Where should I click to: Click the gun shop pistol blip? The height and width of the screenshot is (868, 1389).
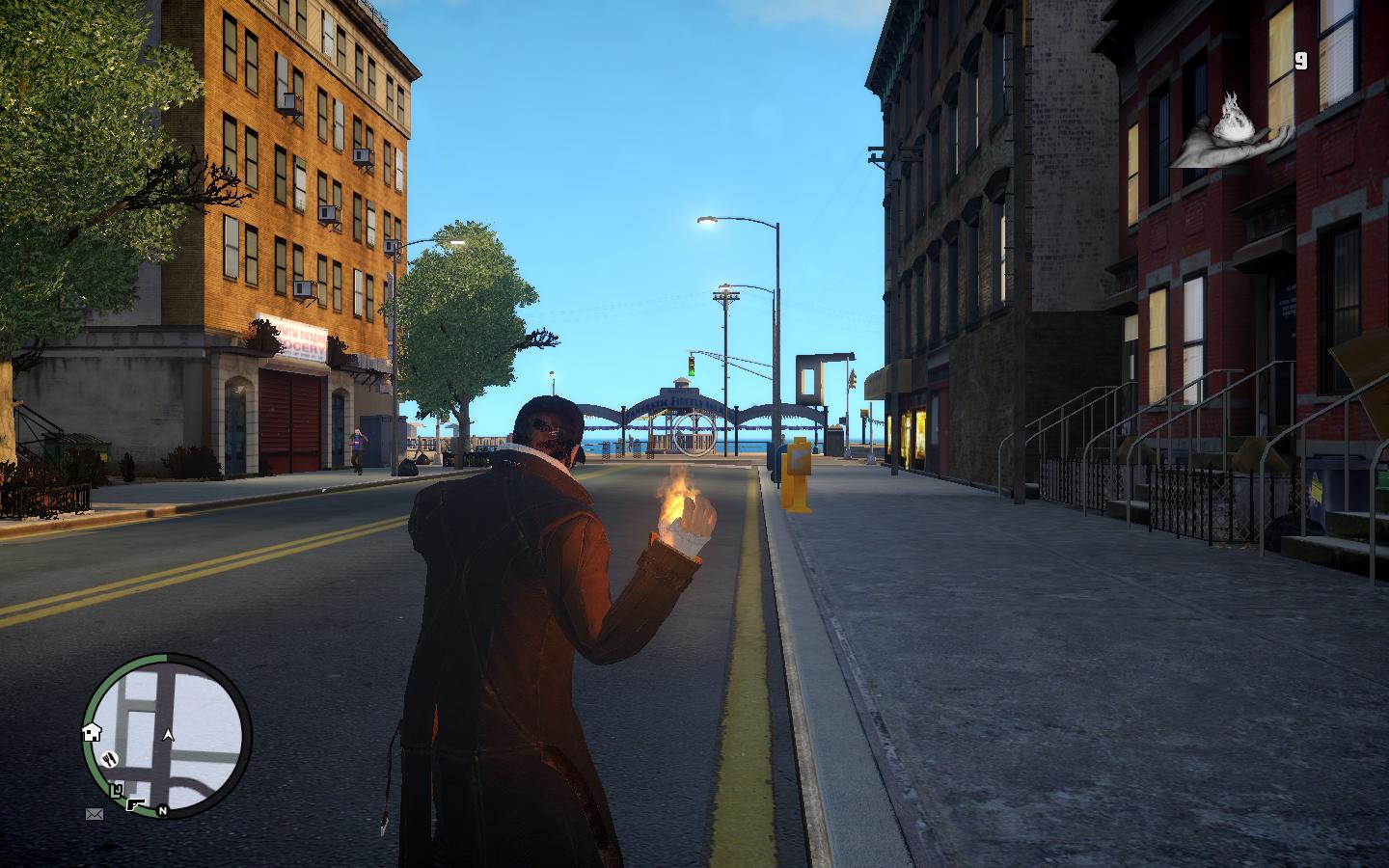tap(135, 802)
